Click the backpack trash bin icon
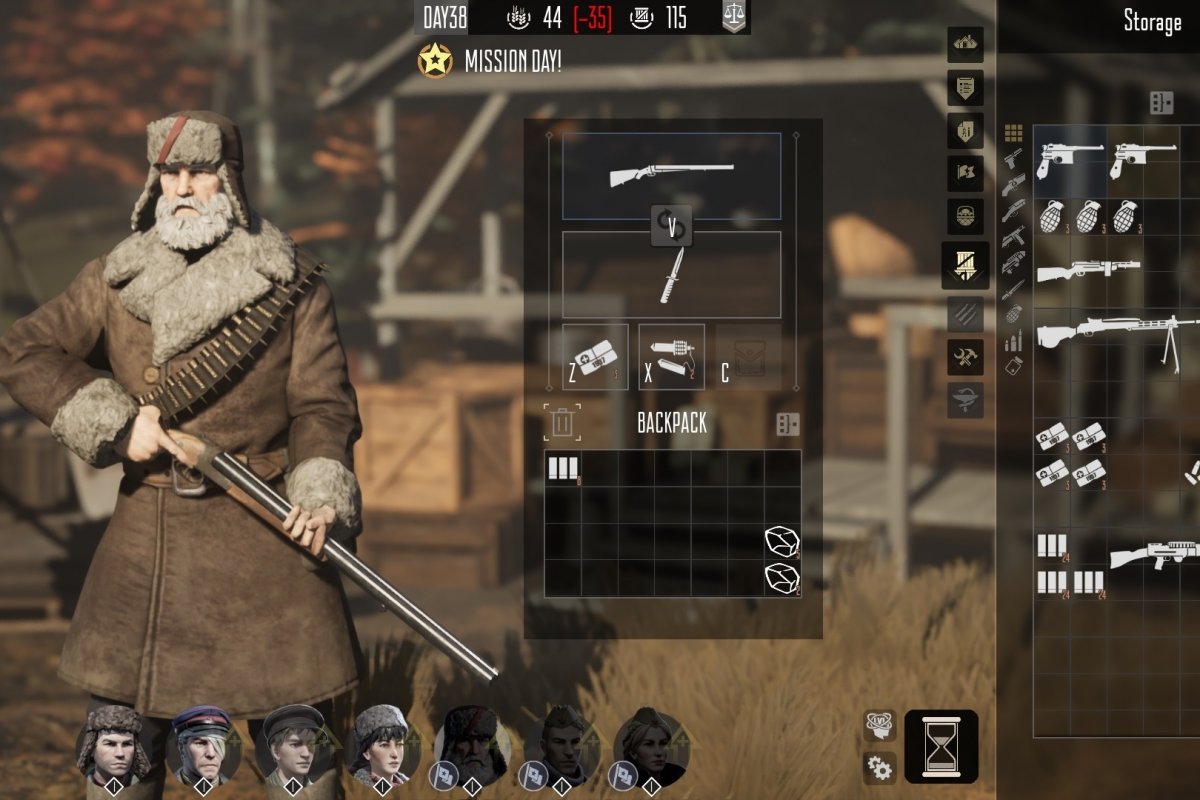The image size is (1200, 800). (x=562, y=422)
